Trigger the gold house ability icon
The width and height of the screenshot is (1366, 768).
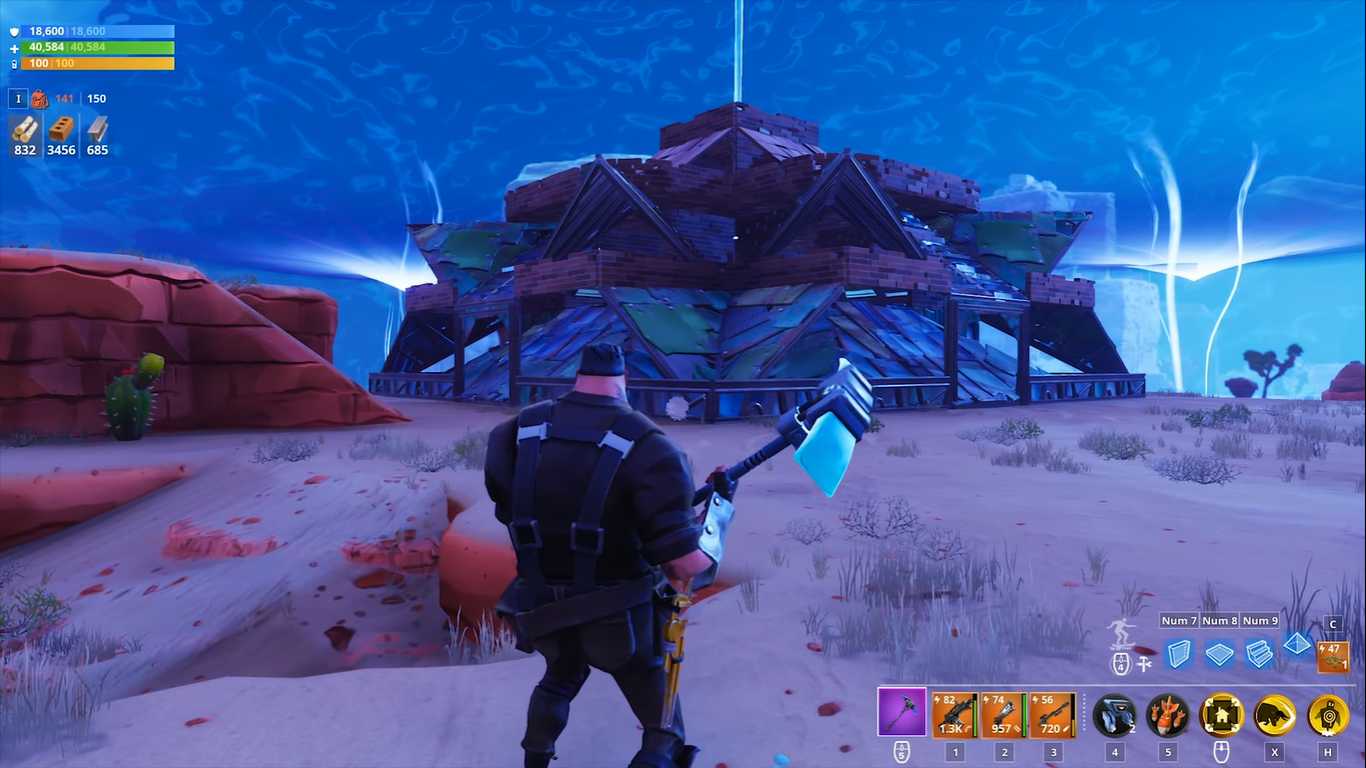click(x=1221, y=715)
